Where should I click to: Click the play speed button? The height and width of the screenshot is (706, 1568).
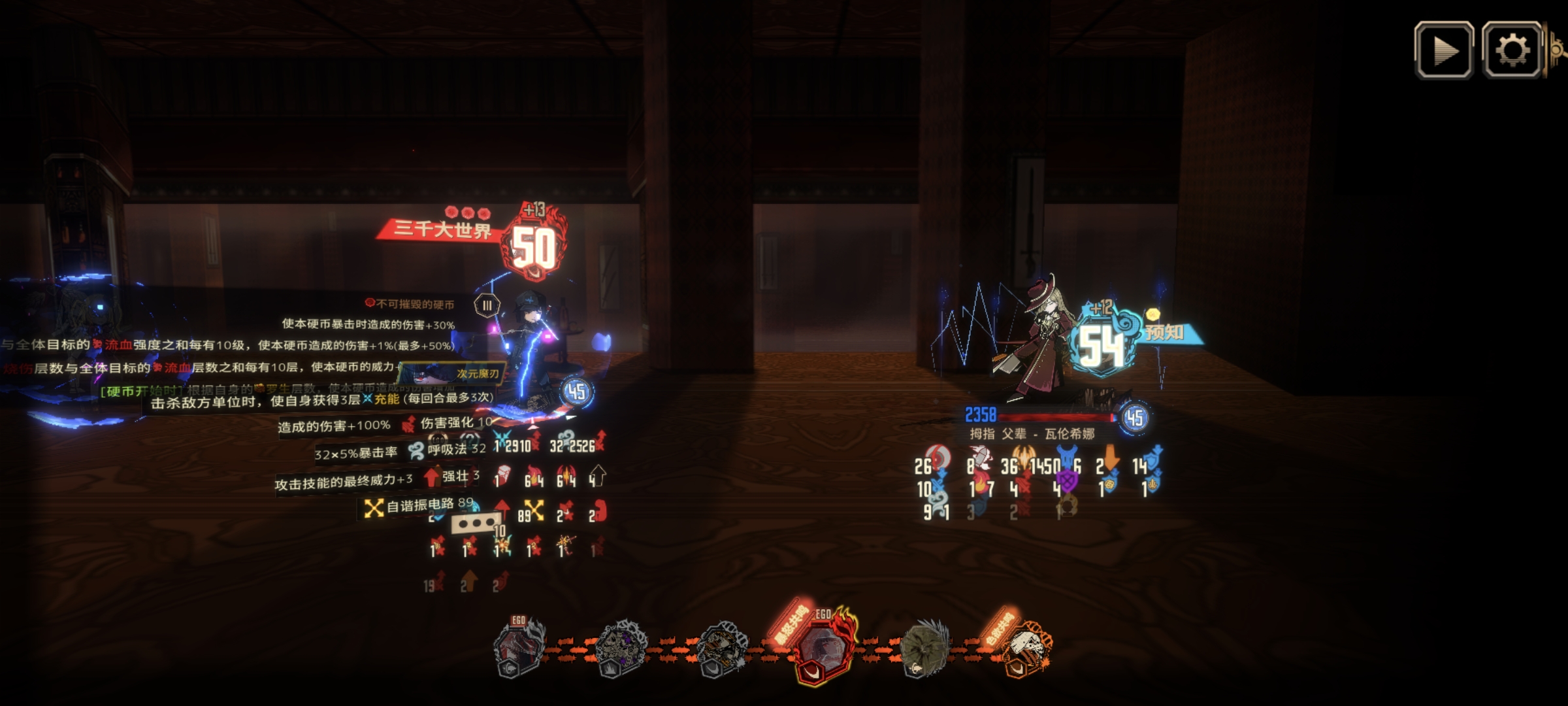click(1443, 51)
